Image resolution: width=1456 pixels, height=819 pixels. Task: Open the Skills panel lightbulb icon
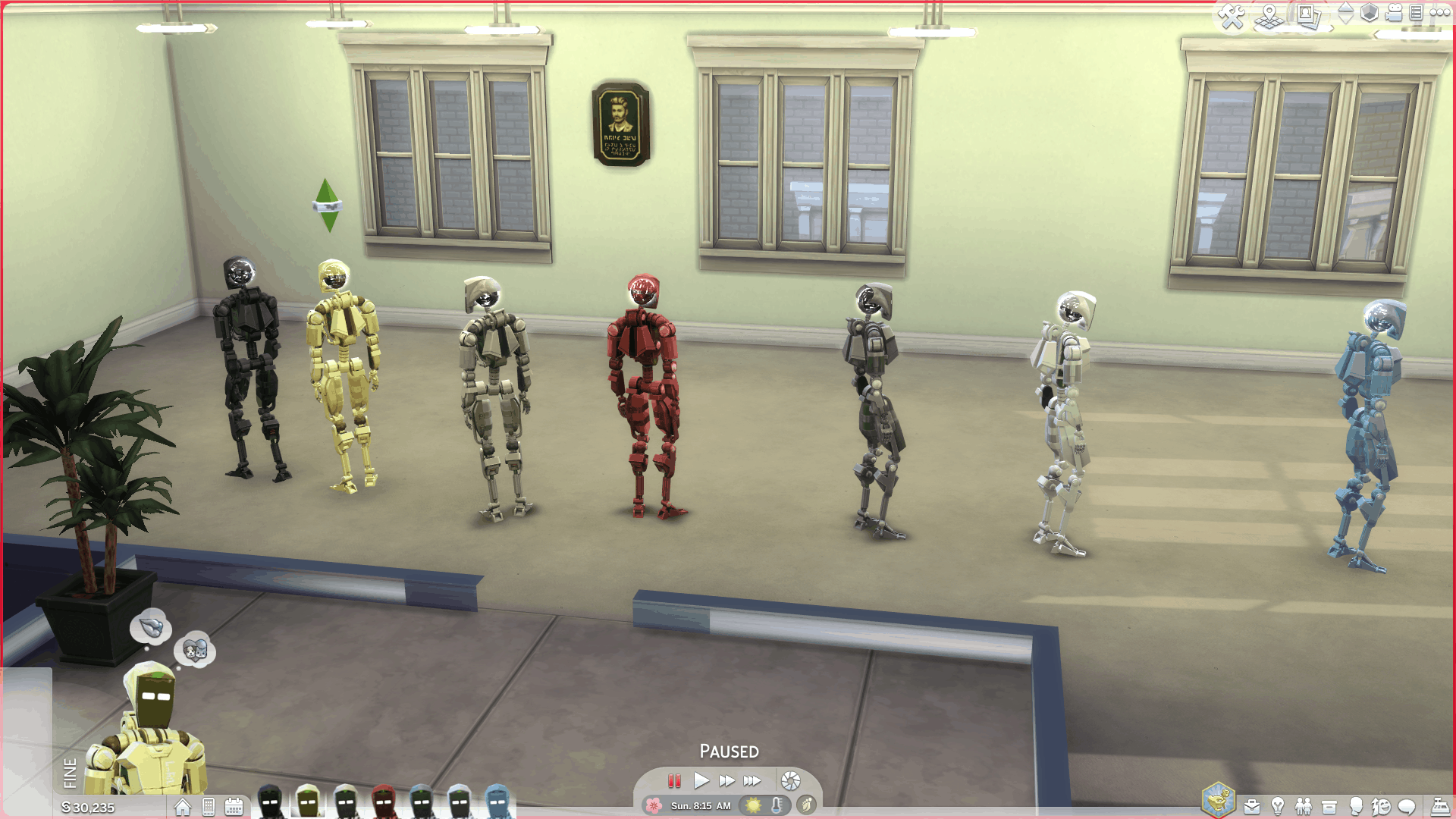[x=1278, y=806]
